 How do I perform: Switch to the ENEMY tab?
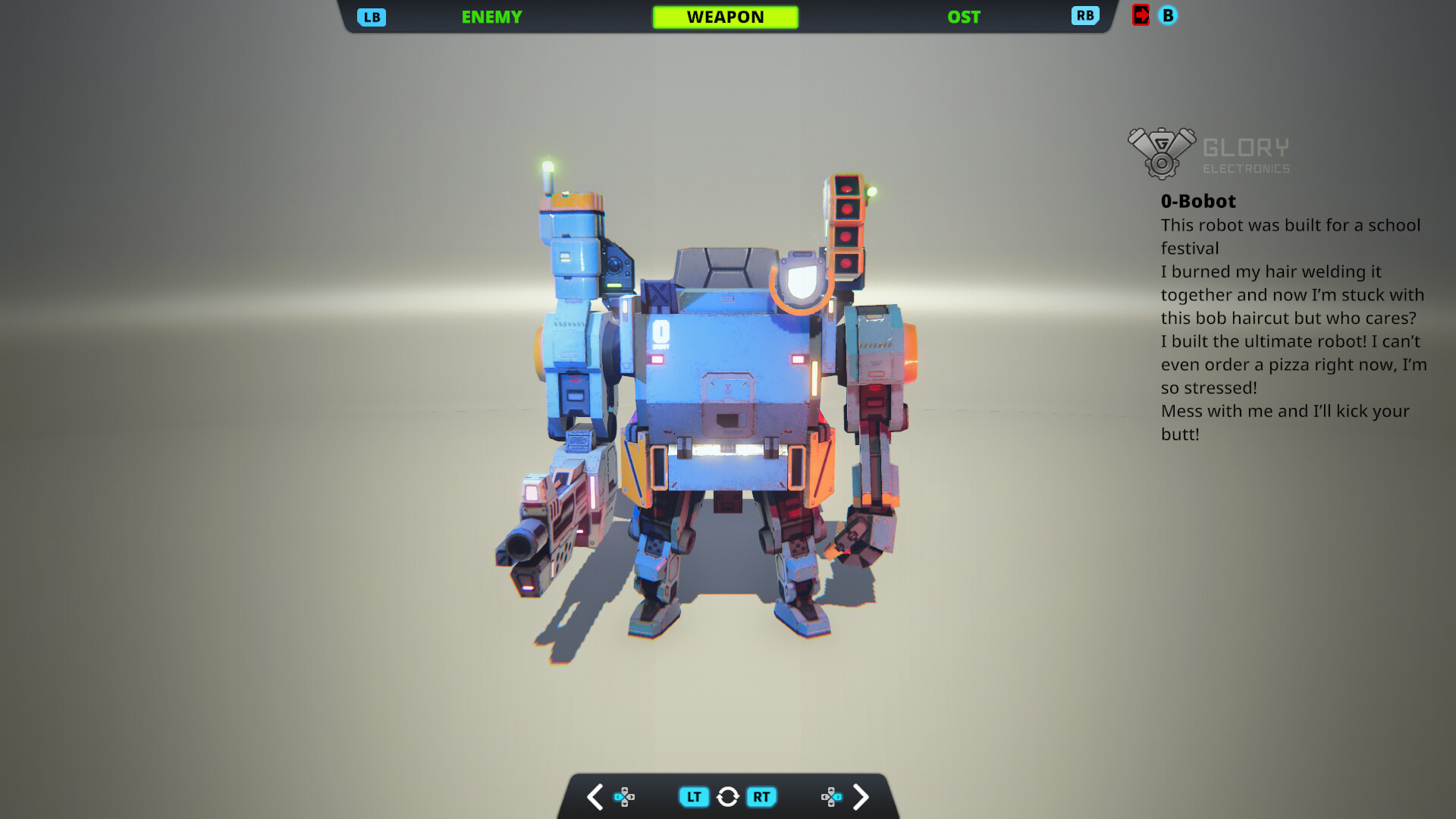tap(491, 16)
